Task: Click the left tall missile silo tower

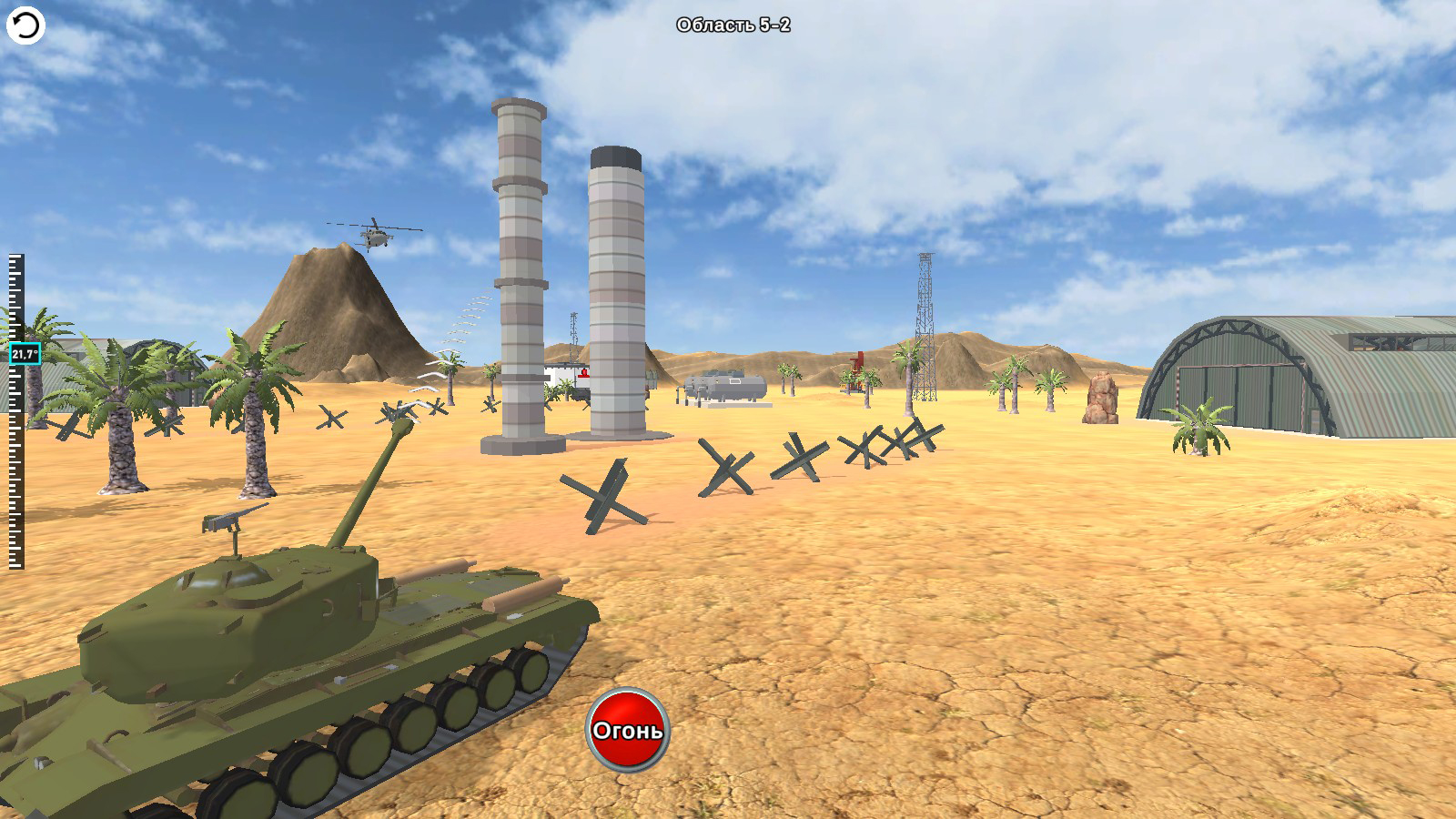Action: [x=519, y=273]
